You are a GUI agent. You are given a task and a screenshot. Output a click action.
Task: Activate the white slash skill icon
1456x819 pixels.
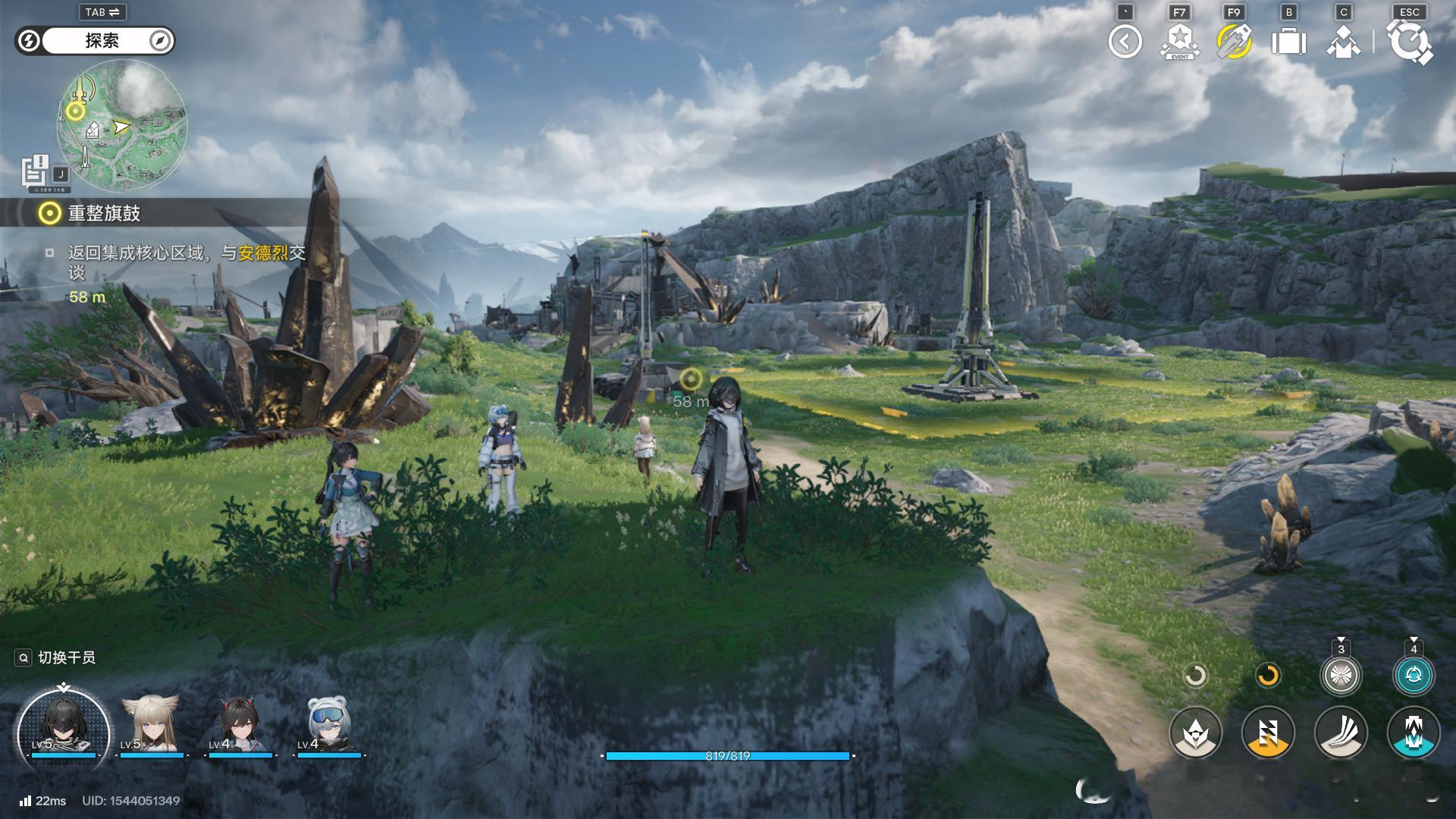(1341, 733)
